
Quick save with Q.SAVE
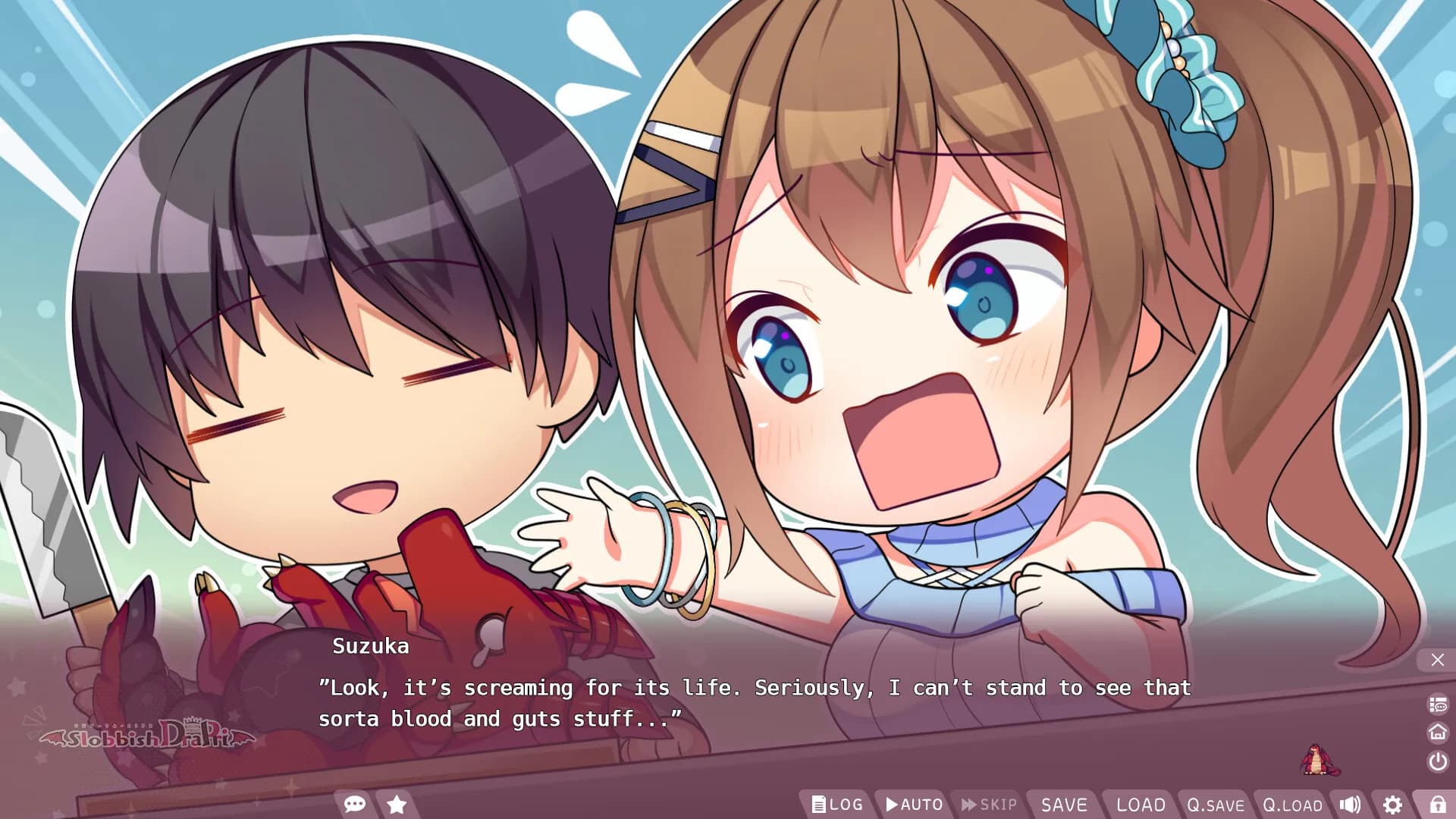(1216, 805)
